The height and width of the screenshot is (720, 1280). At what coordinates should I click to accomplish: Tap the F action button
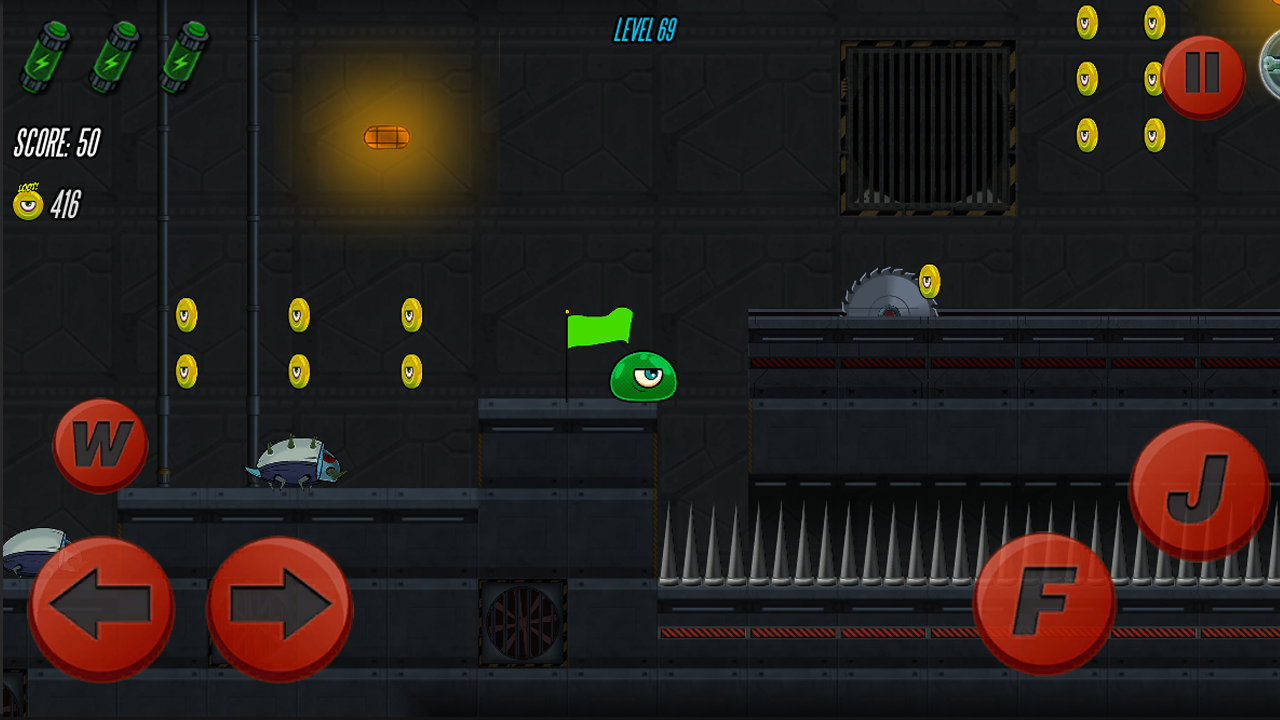pos(1046,601)
